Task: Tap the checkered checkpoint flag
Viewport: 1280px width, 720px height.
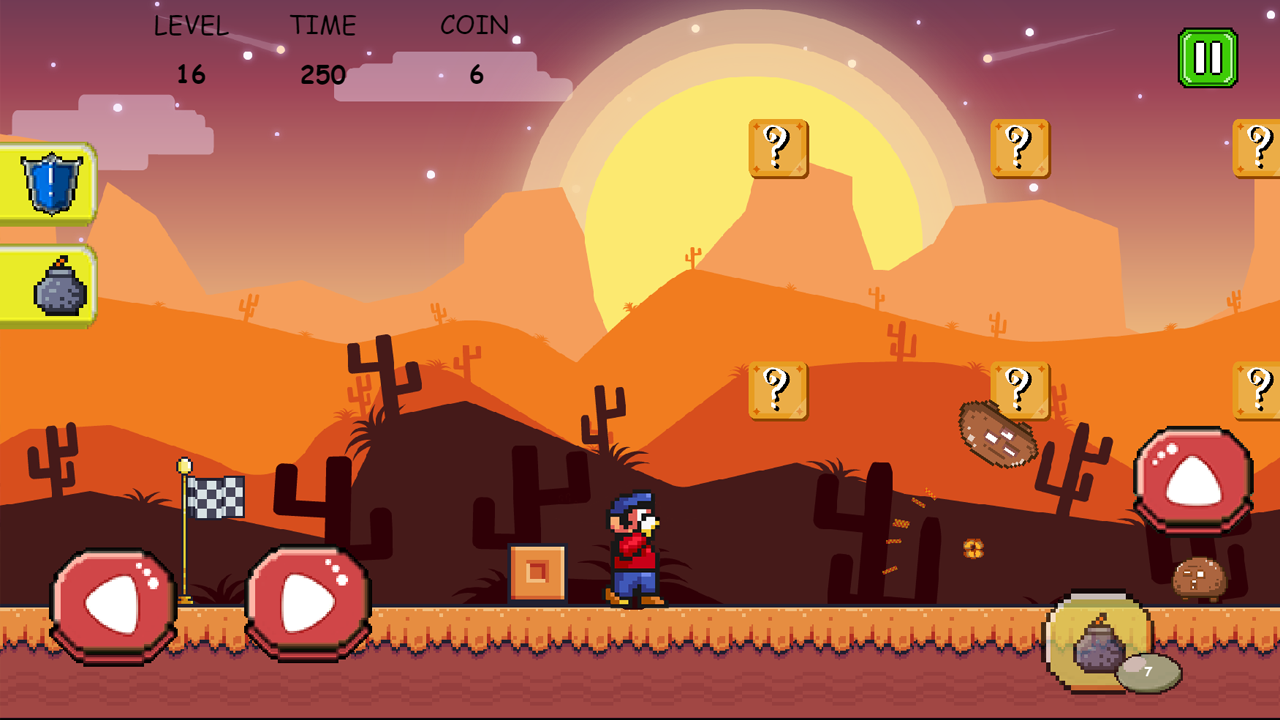Action: tap(216, 496)
